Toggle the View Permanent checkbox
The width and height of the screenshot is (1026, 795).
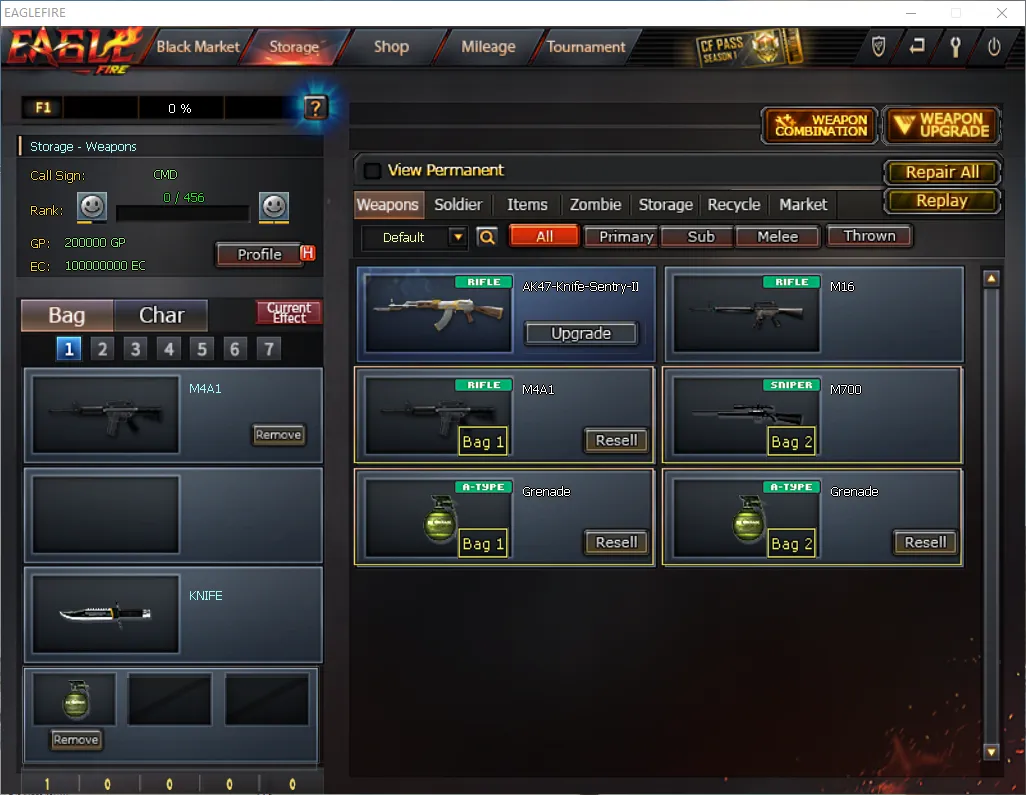(x=373, y=171)
